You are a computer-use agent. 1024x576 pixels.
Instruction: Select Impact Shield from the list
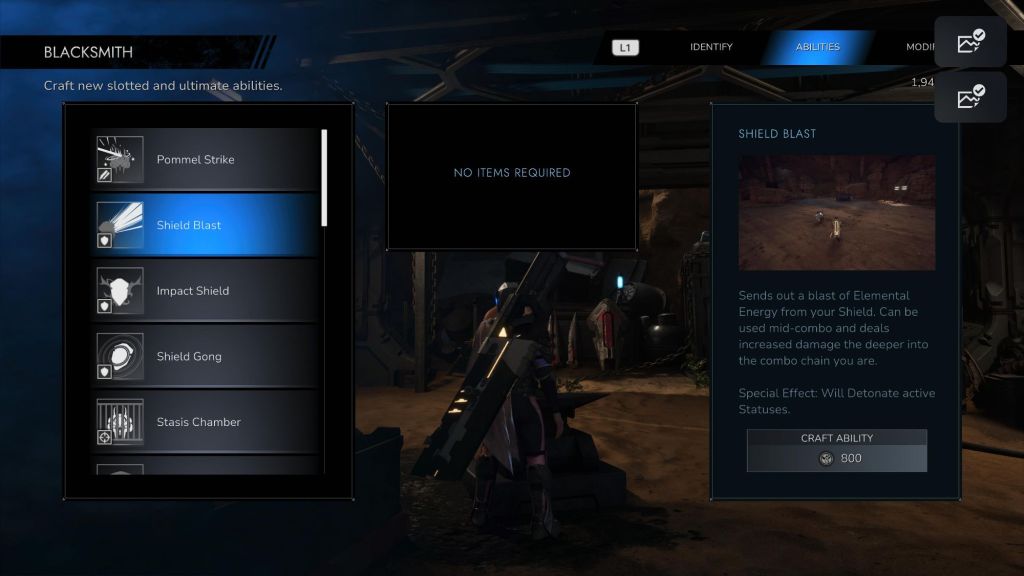[x=205, y=291]
